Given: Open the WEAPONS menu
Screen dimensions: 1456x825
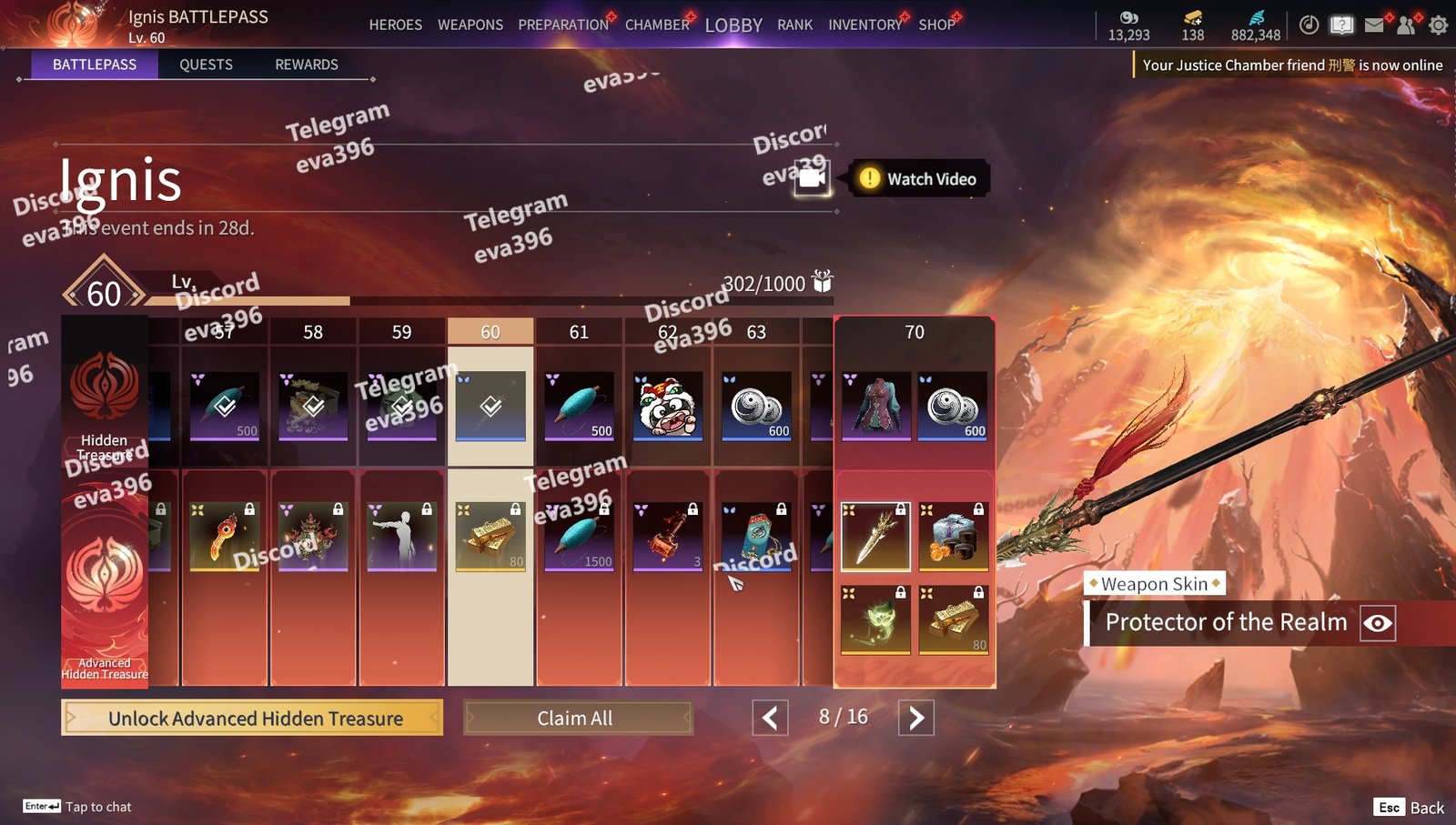Looking at the screenshot, I should click(x=470, y=25).
